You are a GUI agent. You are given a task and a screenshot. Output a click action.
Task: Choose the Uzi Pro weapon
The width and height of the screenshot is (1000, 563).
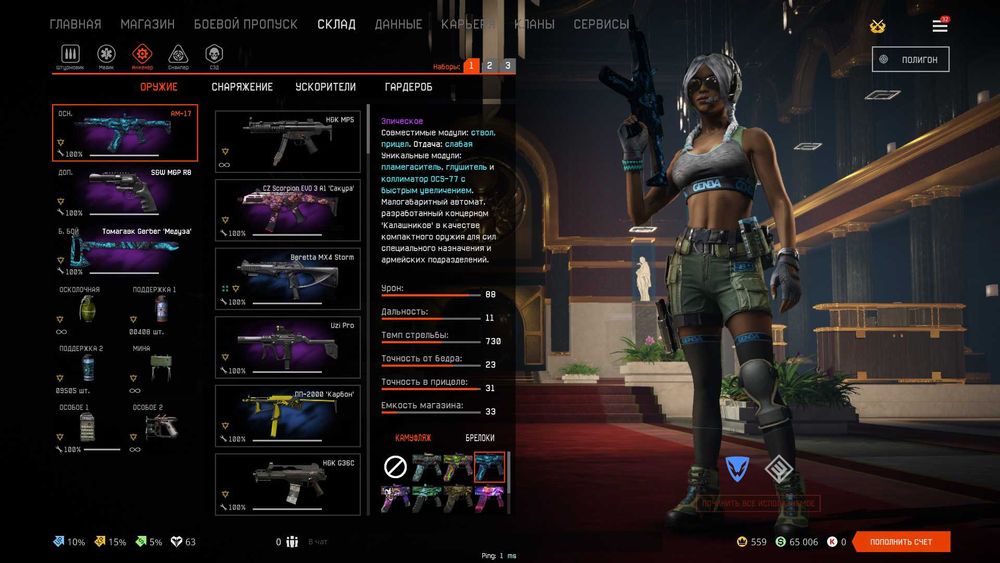[x=288, y=346]
